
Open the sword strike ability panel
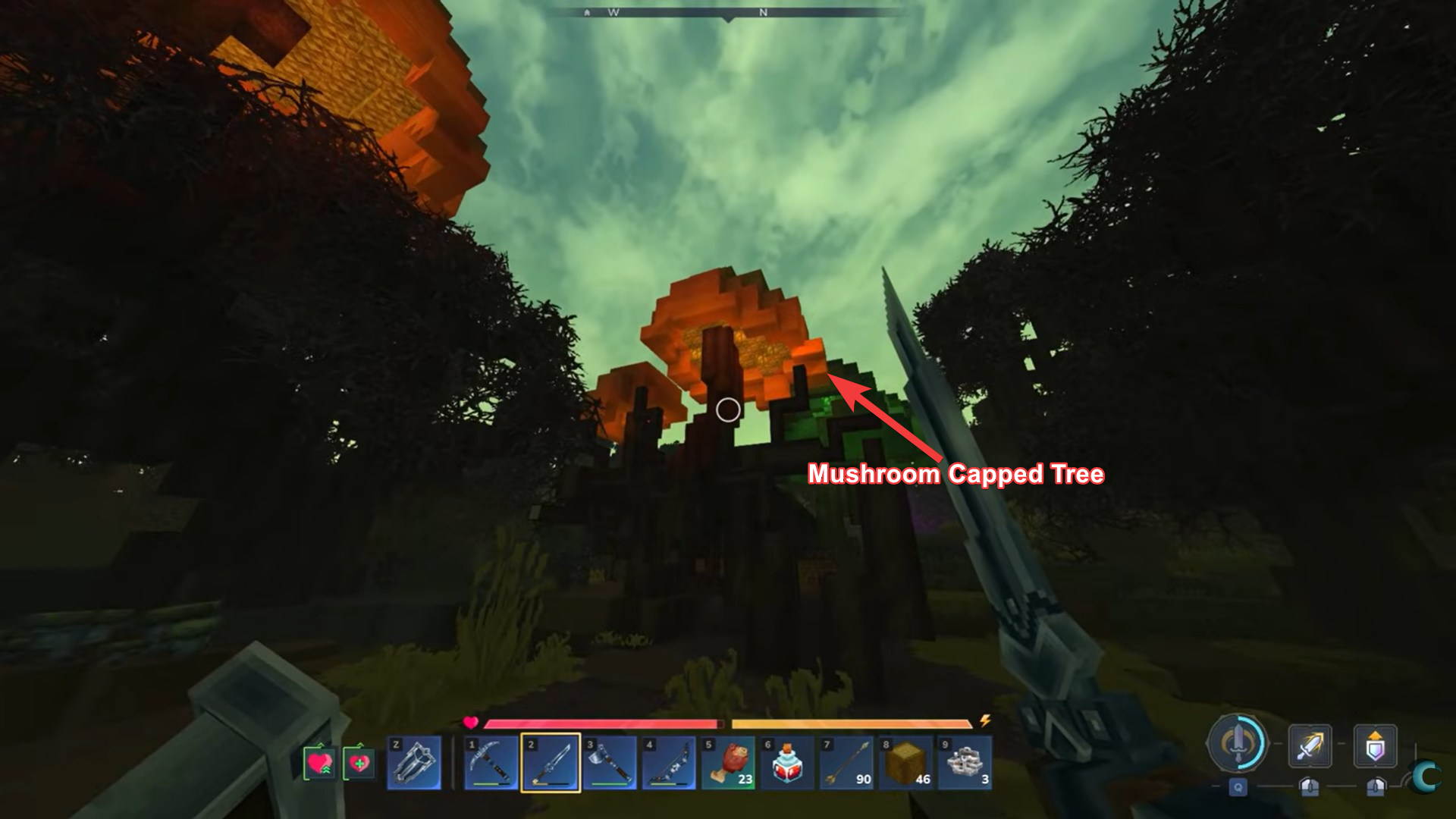(x=1311, y=745)
